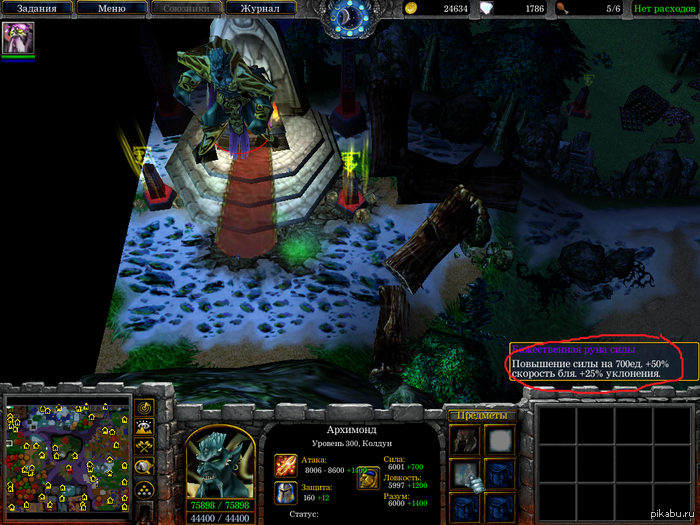700x525 pixels.
Task: Select the gauntlet item in inventory
Action: pos(466,472)
